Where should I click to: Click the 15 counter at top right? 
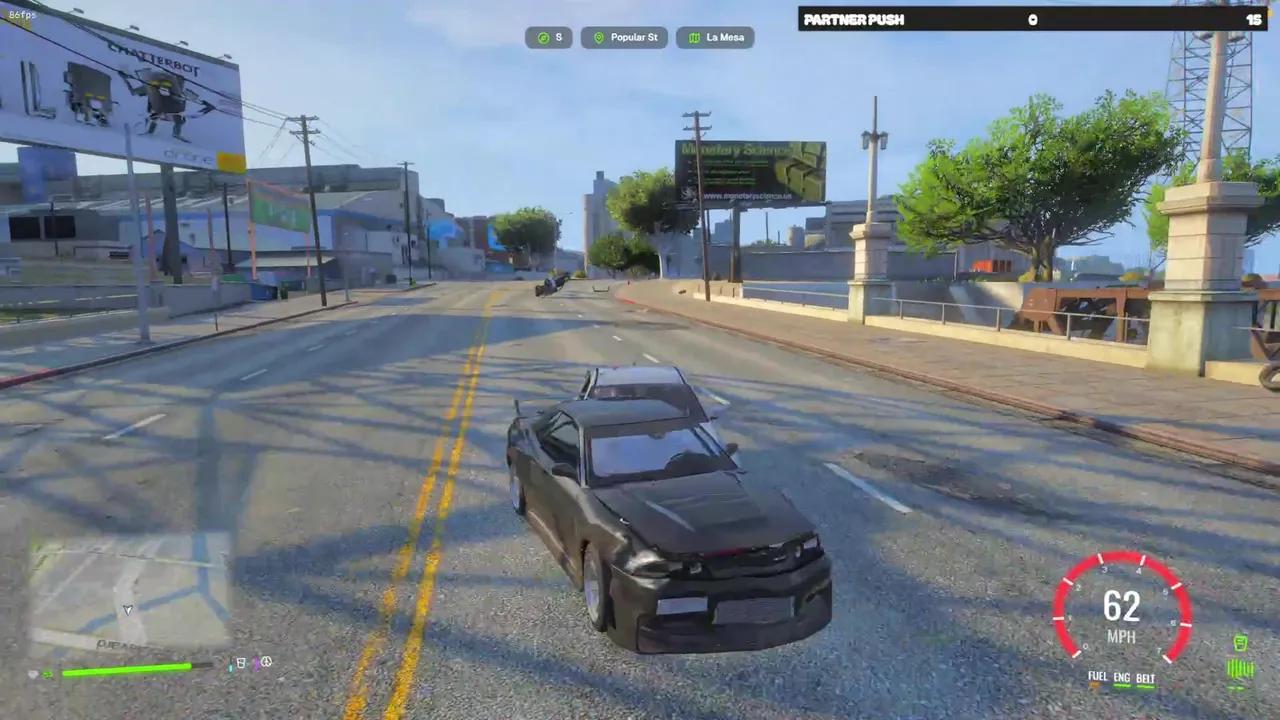pos(1254,19)
